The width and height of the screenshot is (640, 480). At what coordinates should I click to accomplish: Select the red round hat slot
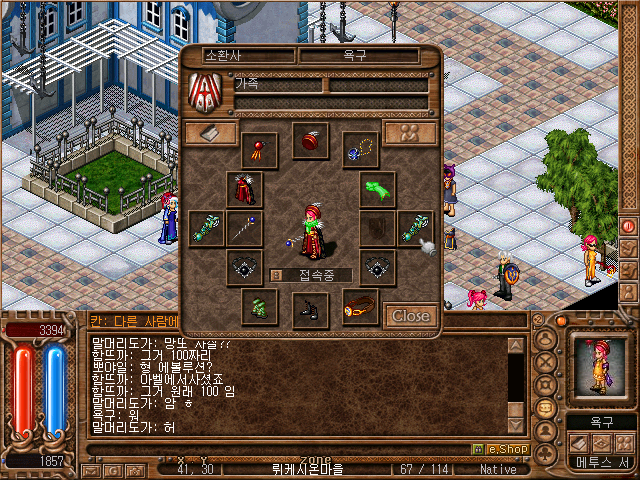tap(310, 140)
